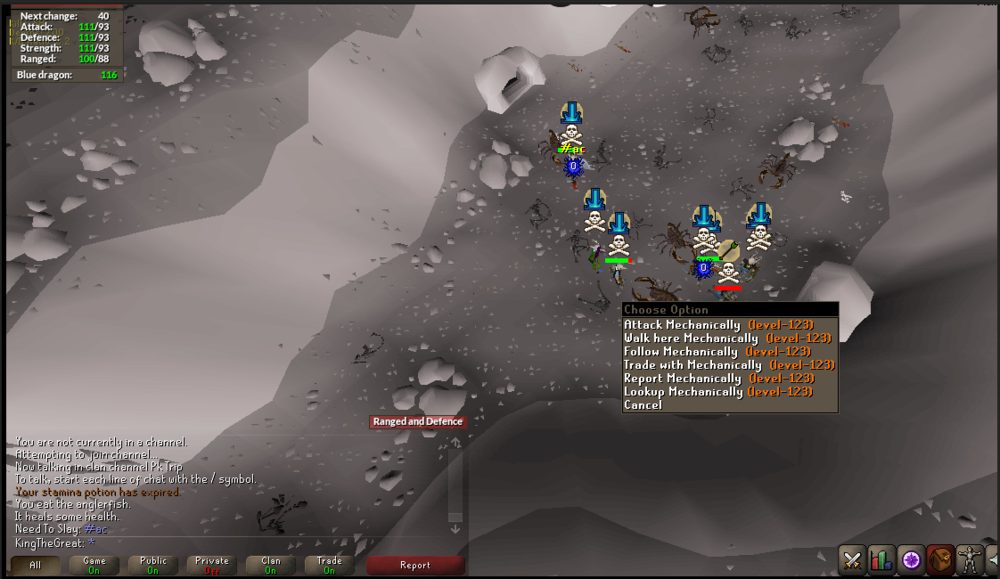Toggle the Public chat filter
Viewport: 1000px width, 579px height.
(x=153, y=565)
